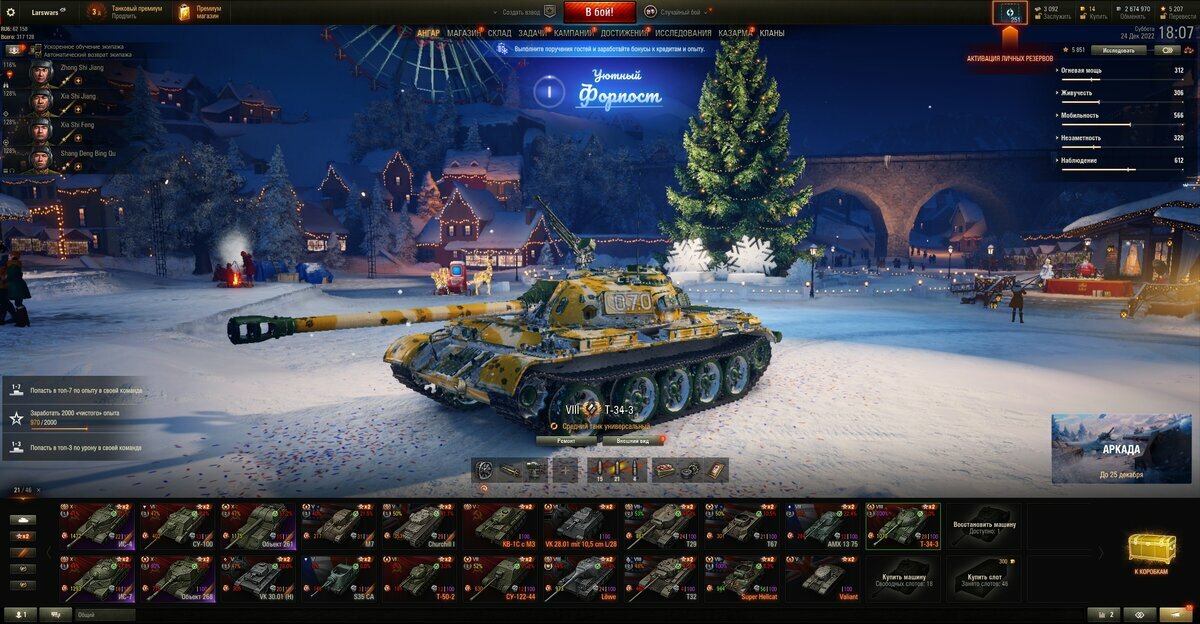Click the «Ремонт» button

(566, 440)
